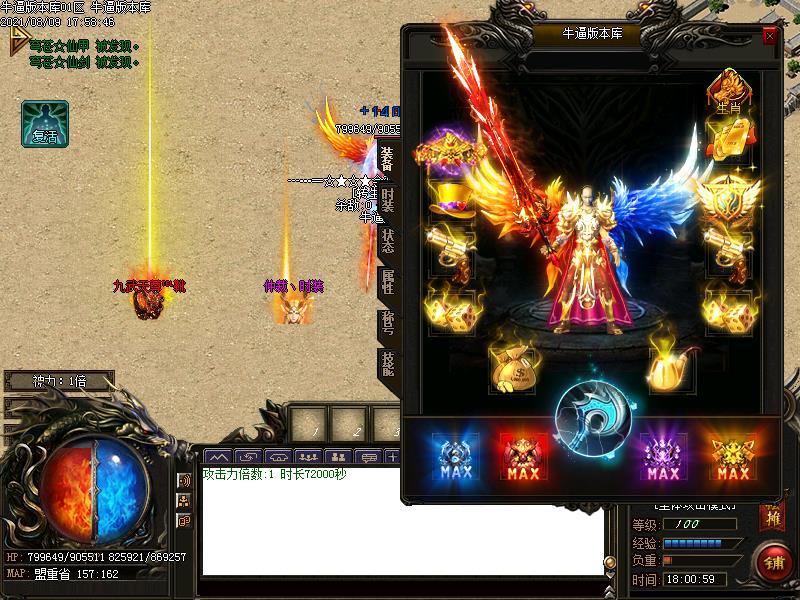Click the money bag equipment slot
The height and width of the screenshot is (600, 800).
tap(512, 366)
